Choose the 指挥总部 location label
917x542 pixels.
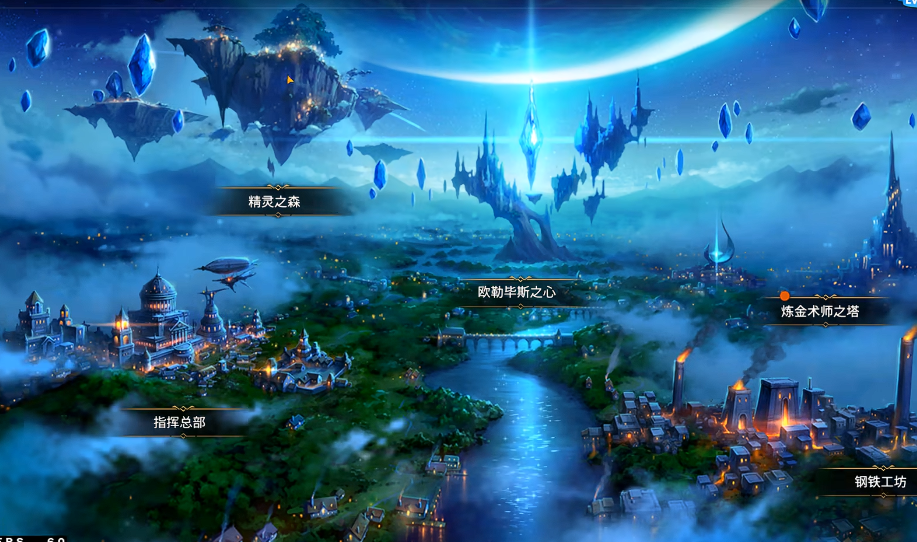click(x=180, y=422)
